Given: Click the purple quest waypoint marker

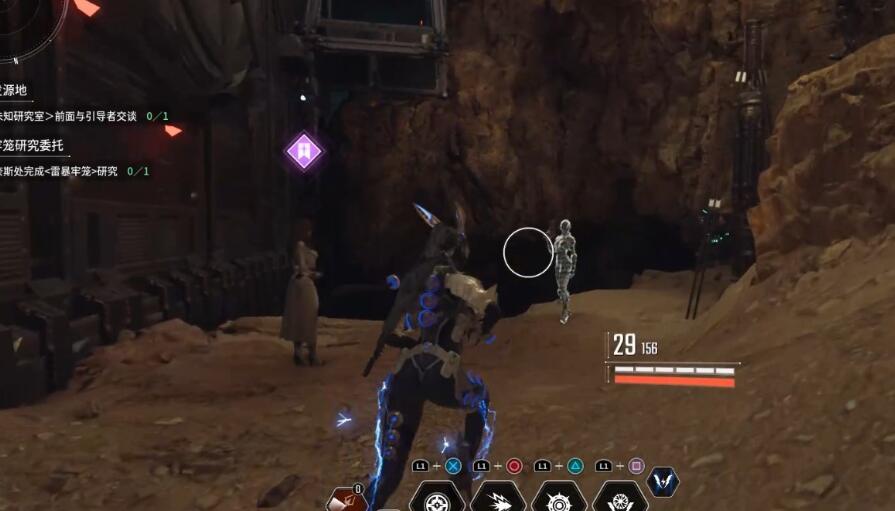Looking at the screenshot, I should (x=303, y=152).
